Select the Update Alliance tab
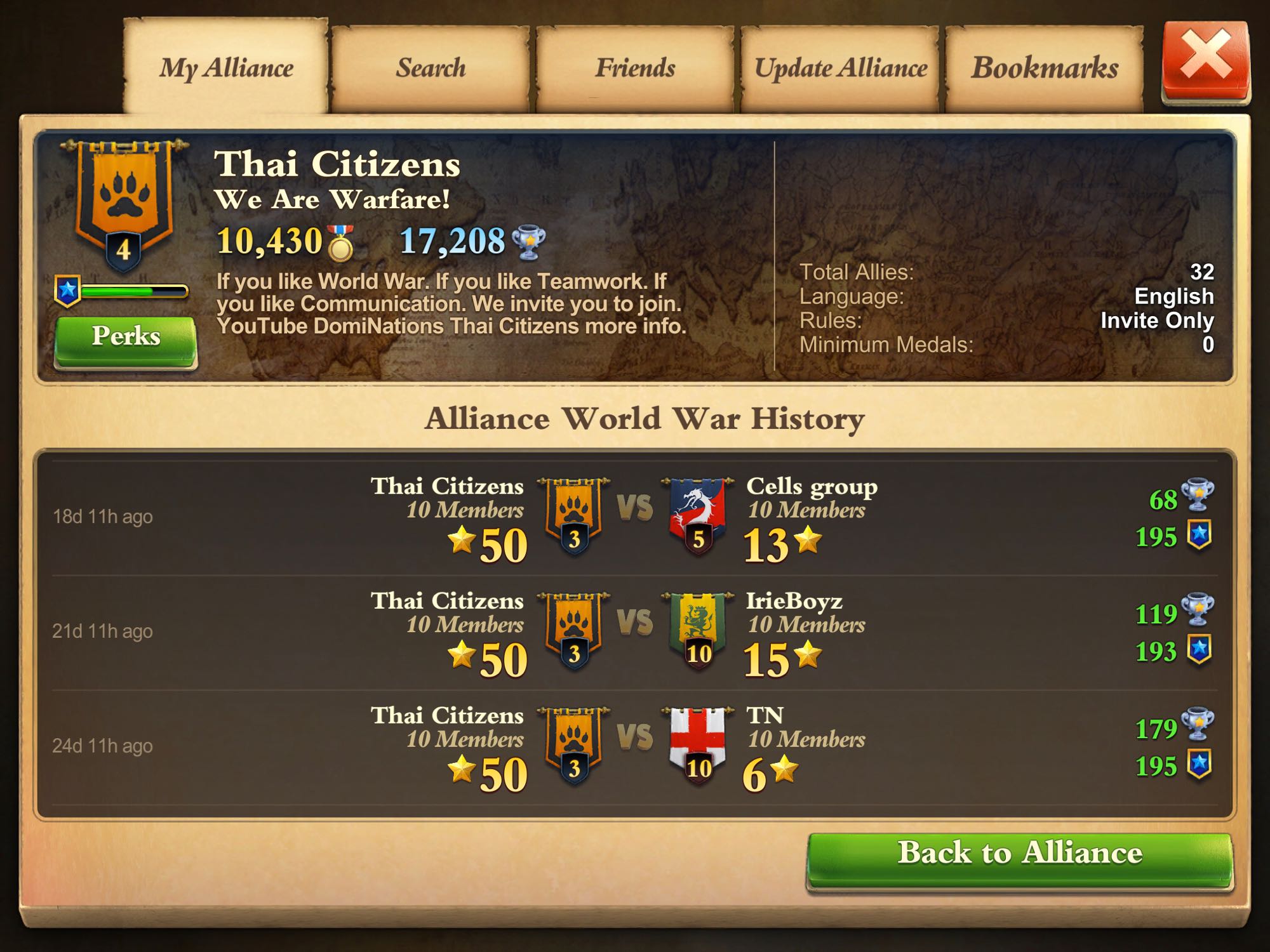1270x952 pixels. pyautogui.click(x=840, y=67)
